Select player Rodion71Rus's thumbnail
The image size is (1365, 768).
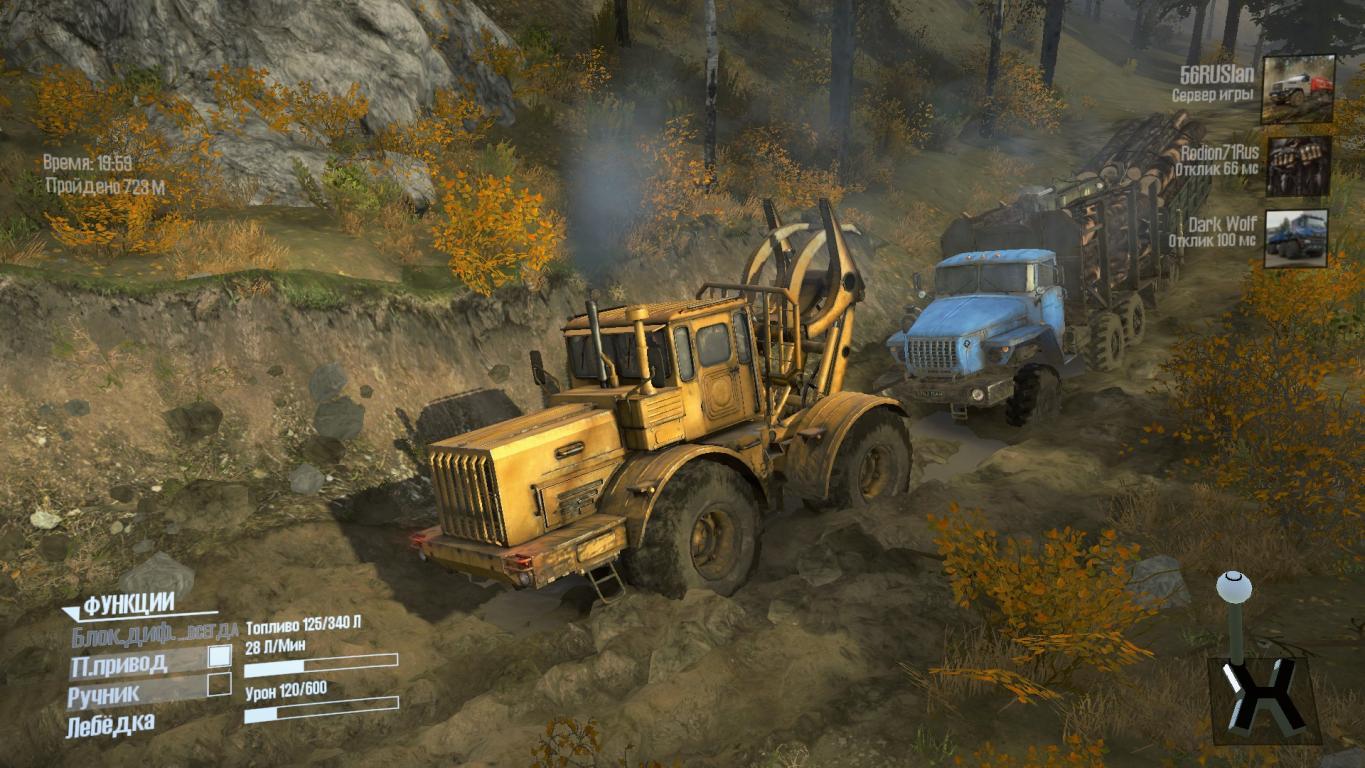click(x=1297, y=166)
